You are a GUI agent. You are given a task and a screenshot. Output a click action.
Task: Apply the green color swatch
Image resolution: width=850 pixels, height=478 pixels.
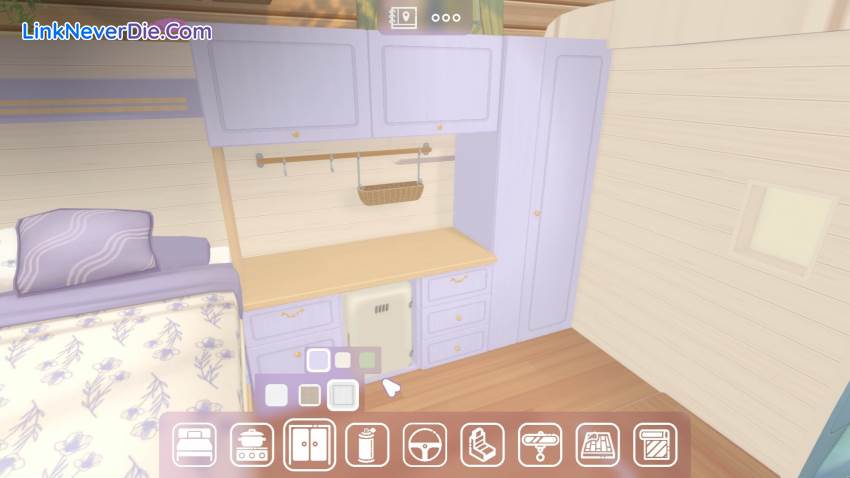pyautogui.click(x=367, y=360)
